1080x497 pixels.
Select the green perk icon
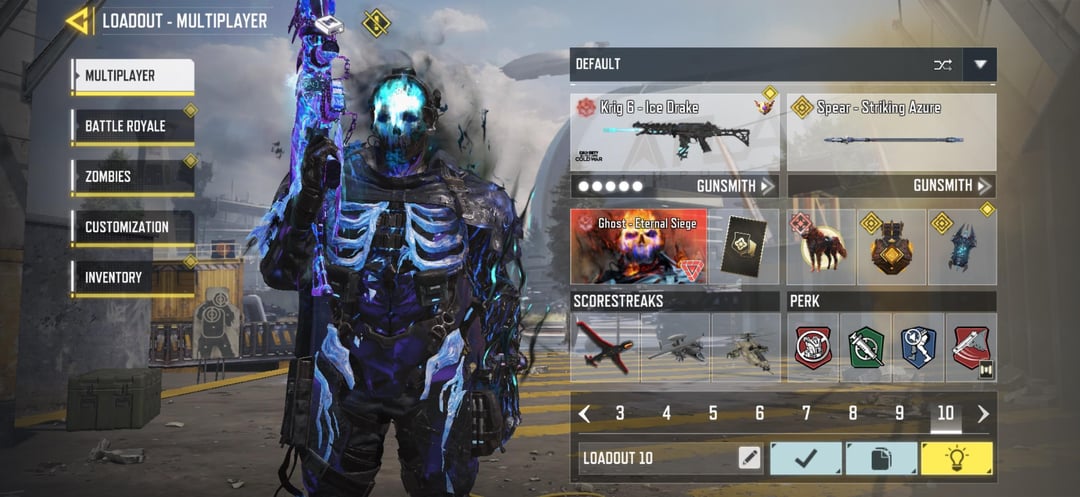click(x=866, y=348)
